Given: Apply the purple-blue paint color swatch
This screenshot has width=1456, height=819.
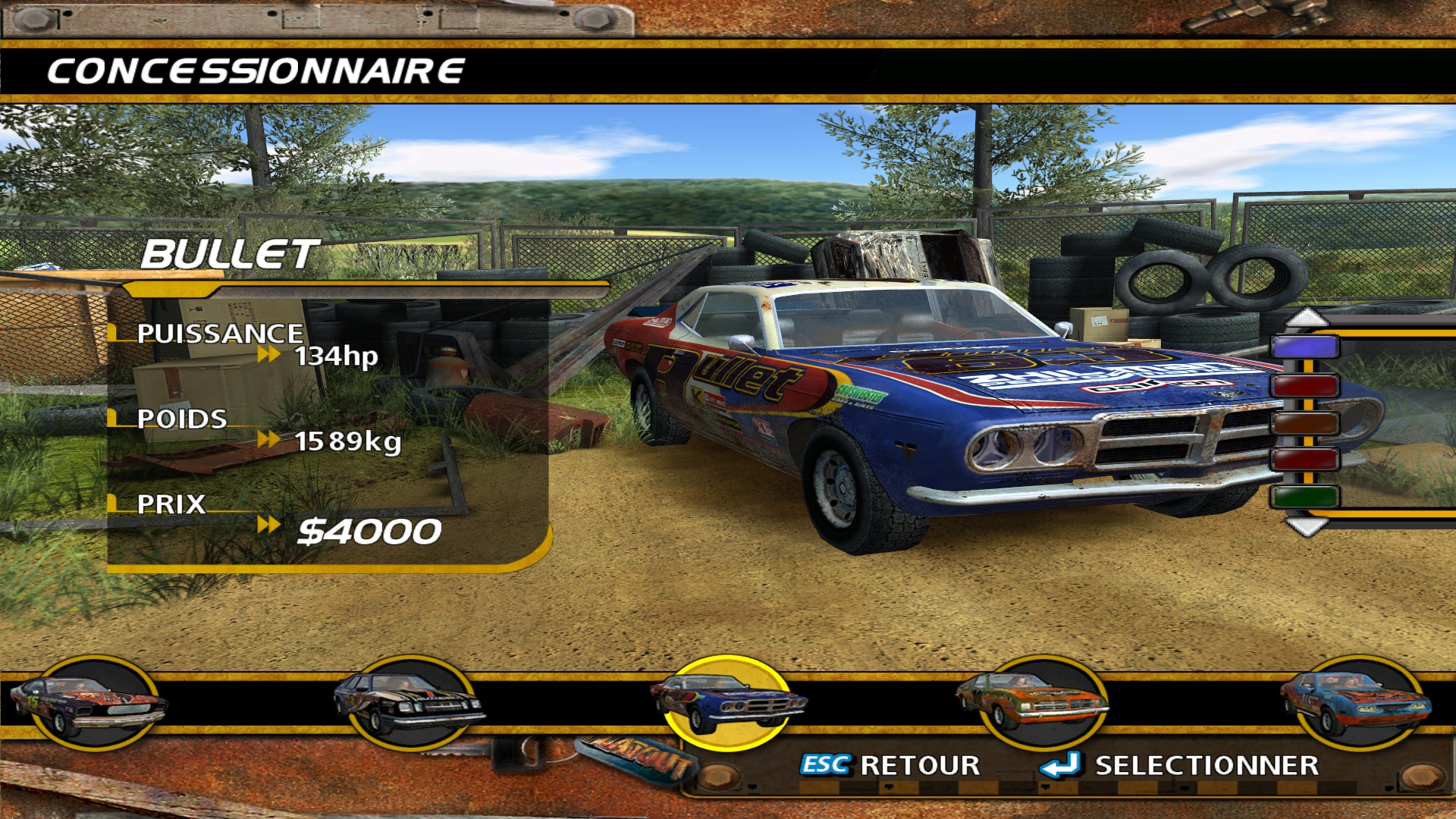Looking at the screenshot, I should tap(1304, 347).
